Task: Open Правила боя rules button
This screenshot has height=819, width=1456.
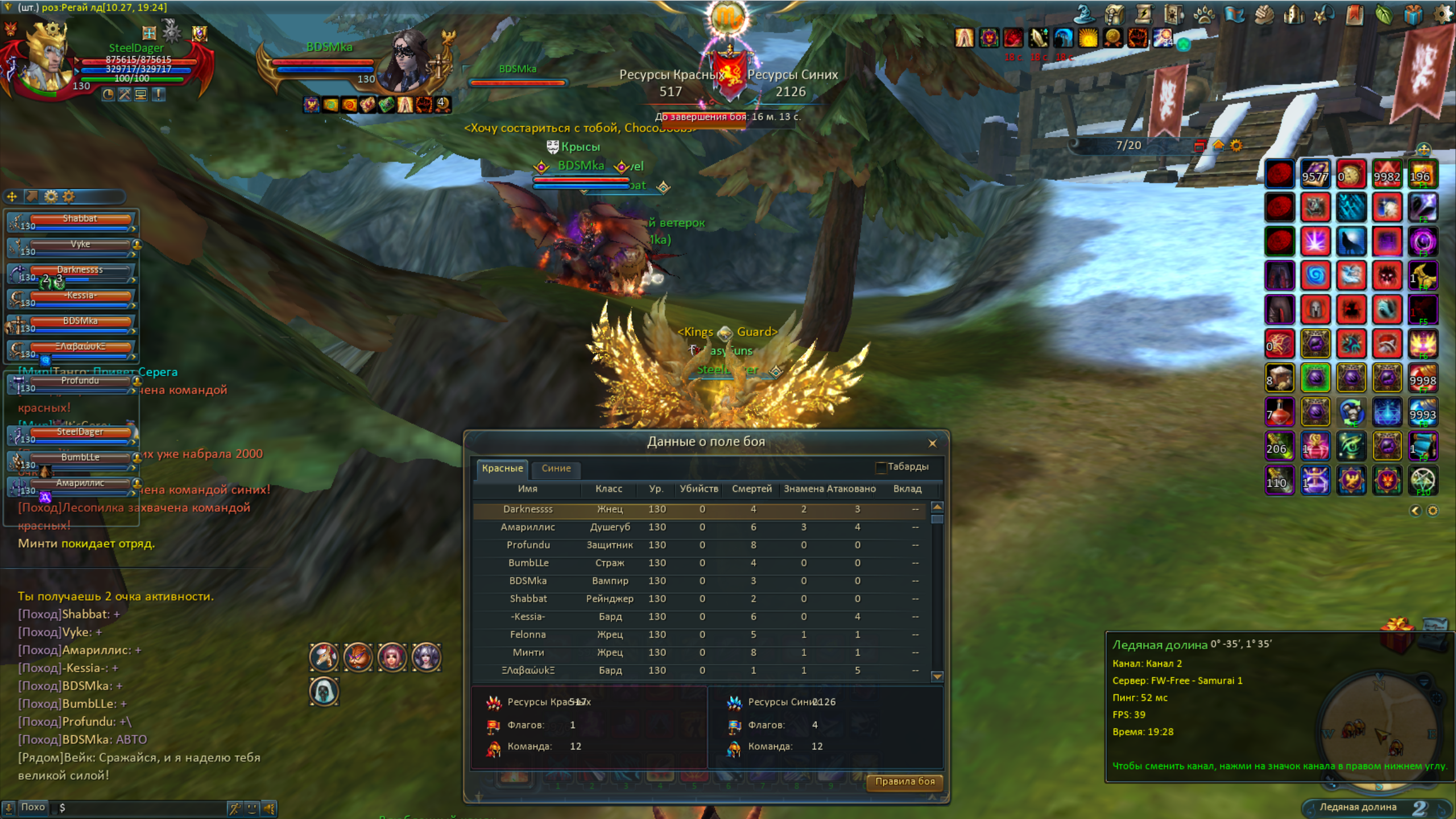Action: 904,781
